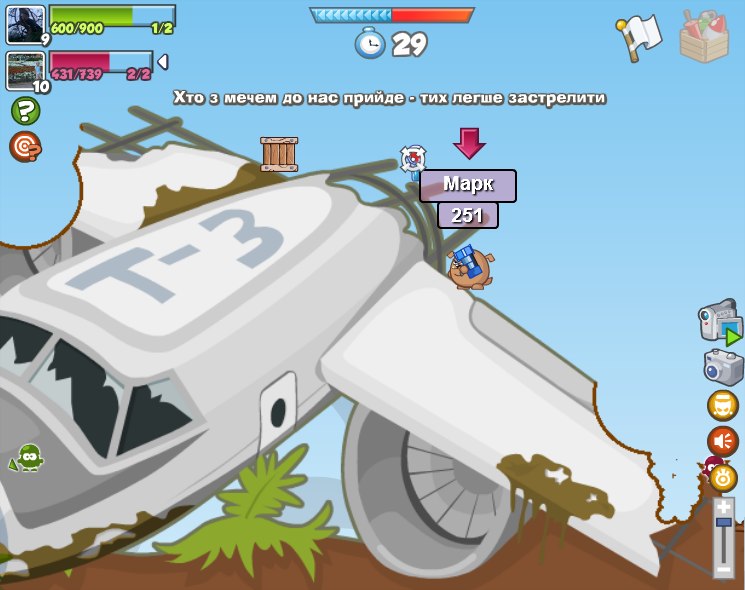The height and width of the screenshot is (590, 745).
Task: Zoom in with the plus button
Action: click(x=723, y=506)
